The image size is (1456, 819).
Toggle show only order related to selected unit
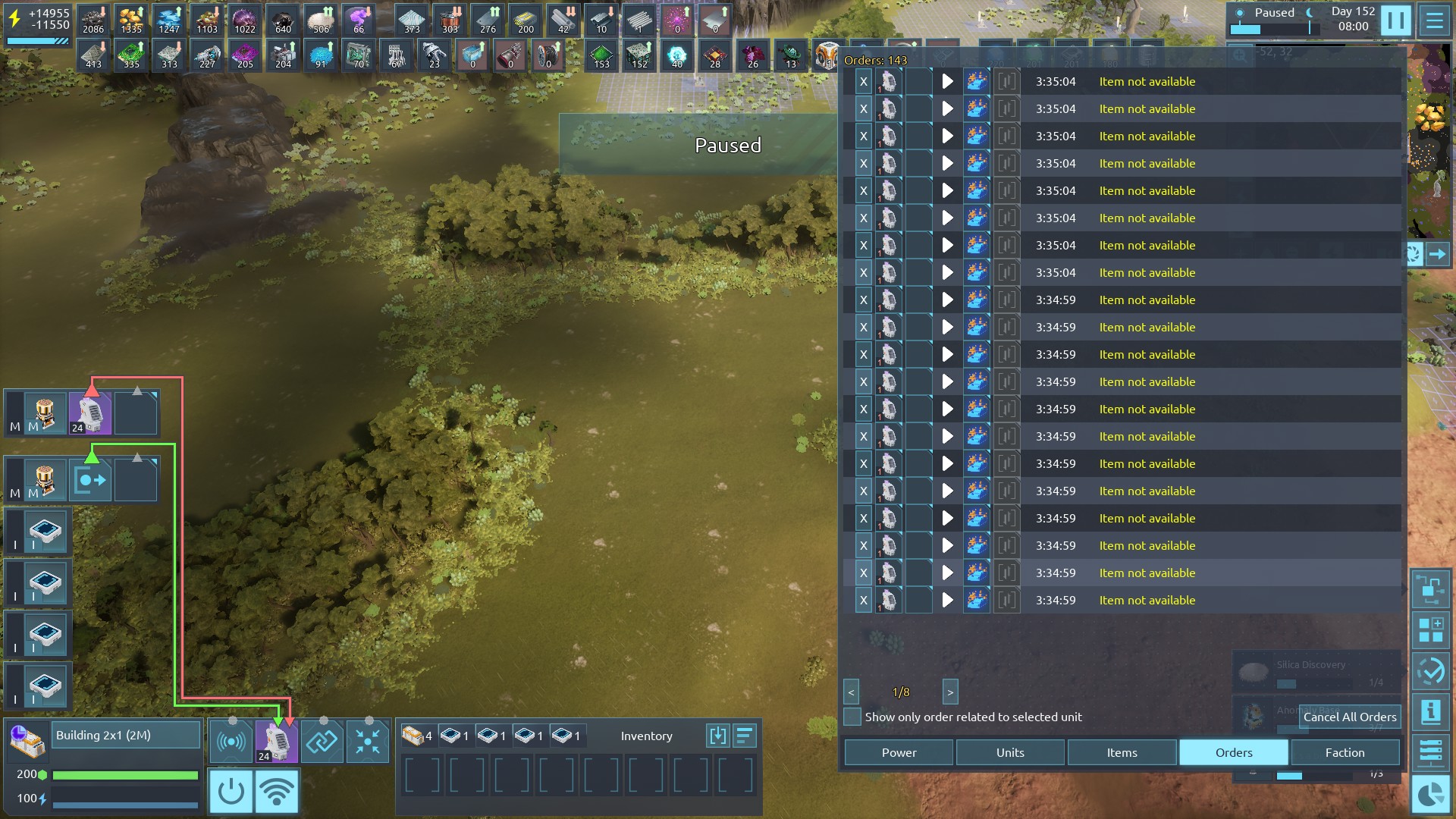[852, 717]
